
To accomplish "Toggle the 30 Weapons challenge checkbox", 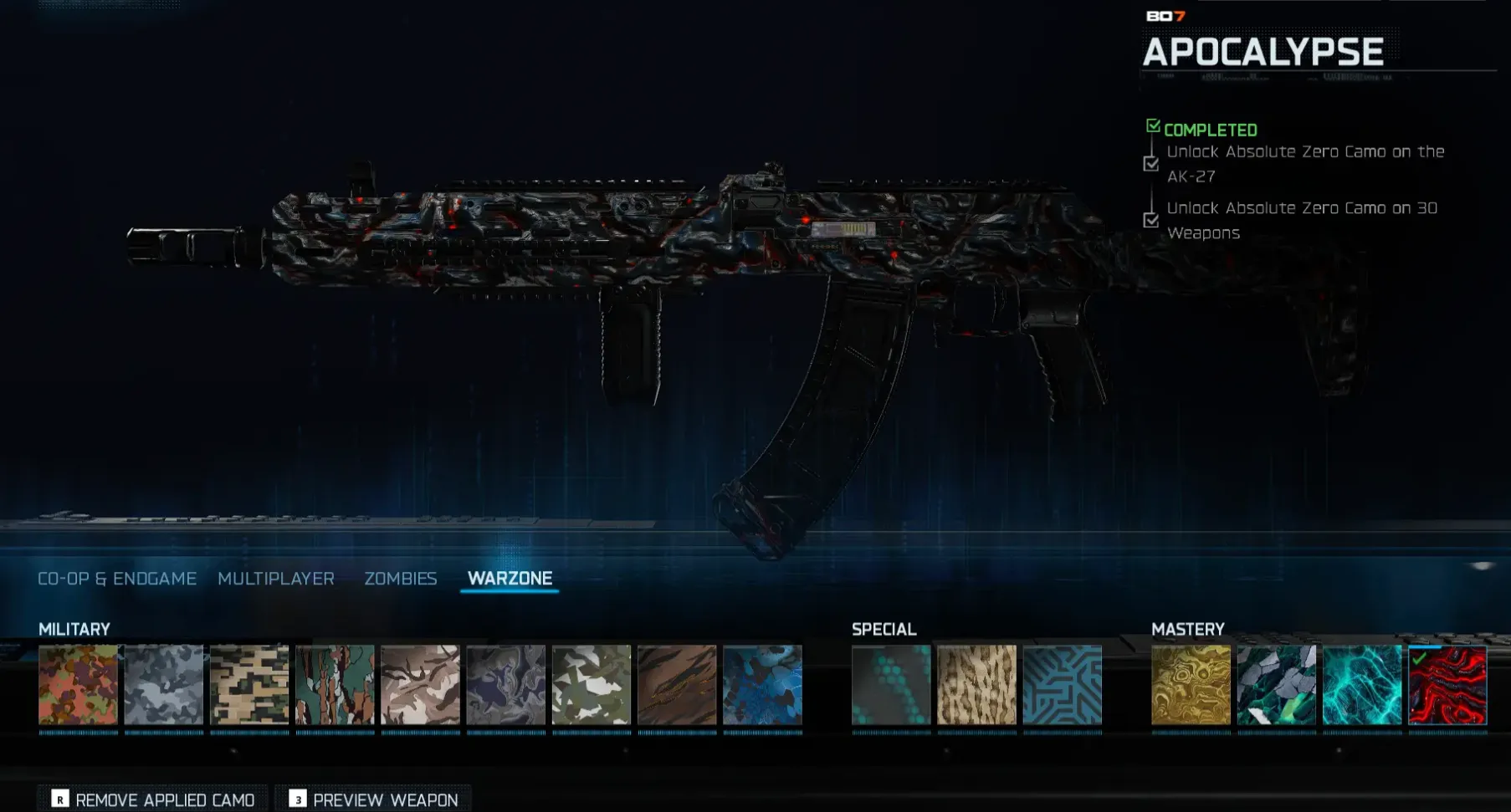I will pos(1152,221).
